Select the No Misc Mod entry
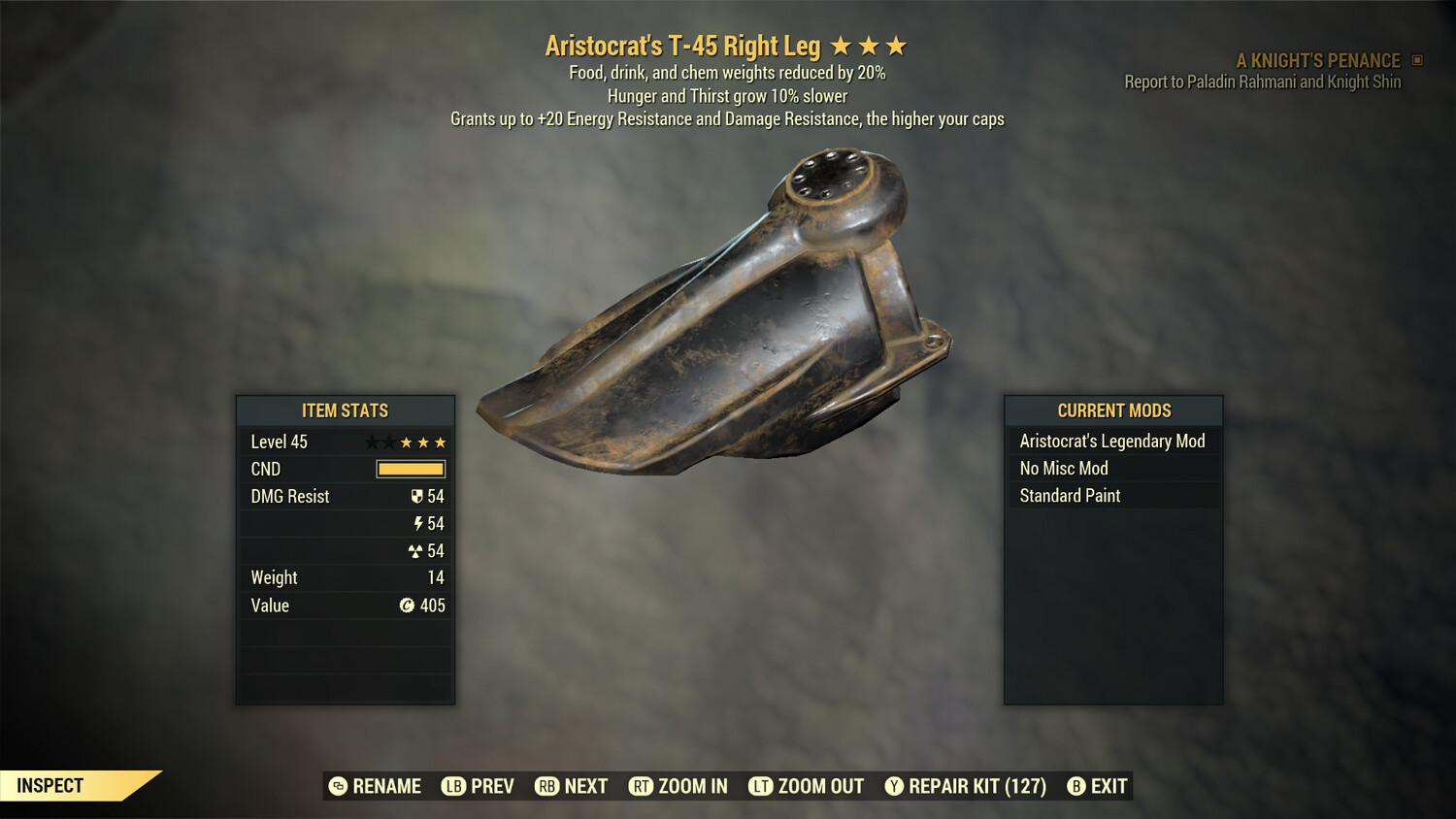The image size is (1456, 819). tap(1112, 469)
